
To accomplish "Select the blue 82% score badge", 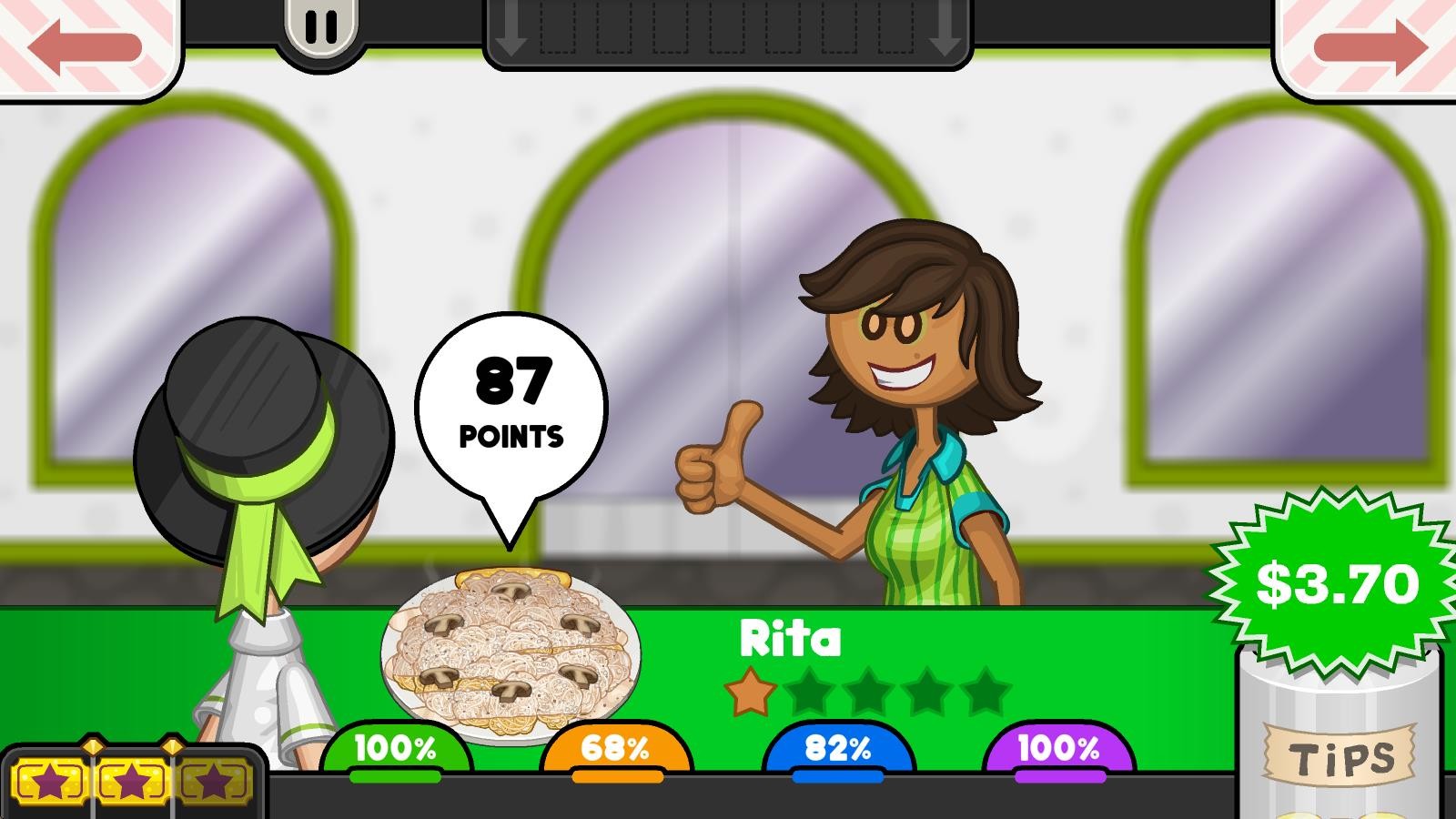I will tap(838, 750).
